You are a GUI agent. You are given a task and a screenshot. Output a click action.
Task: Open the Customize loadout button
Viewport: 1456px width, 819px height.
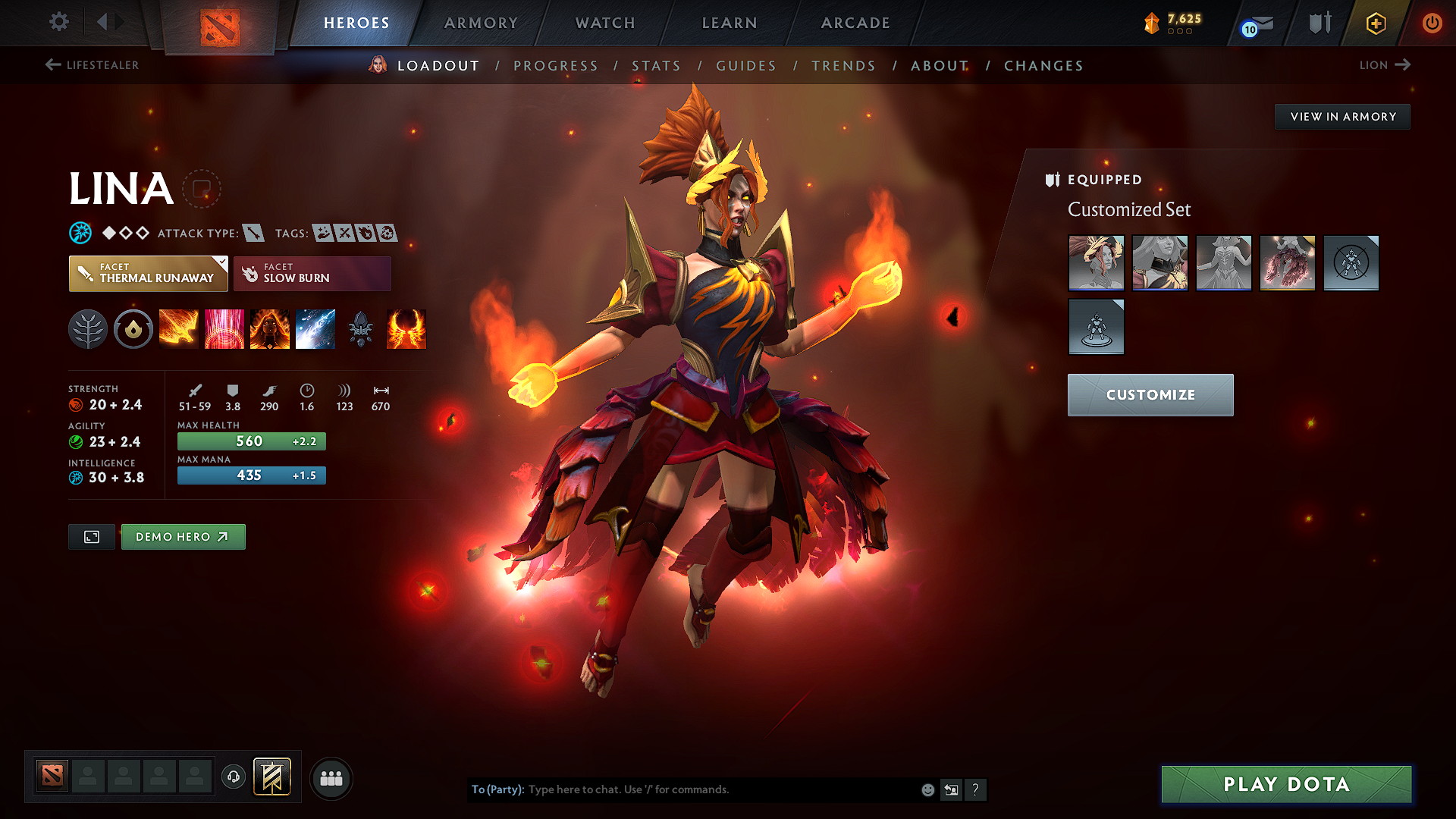click(x=1150, y=395)
